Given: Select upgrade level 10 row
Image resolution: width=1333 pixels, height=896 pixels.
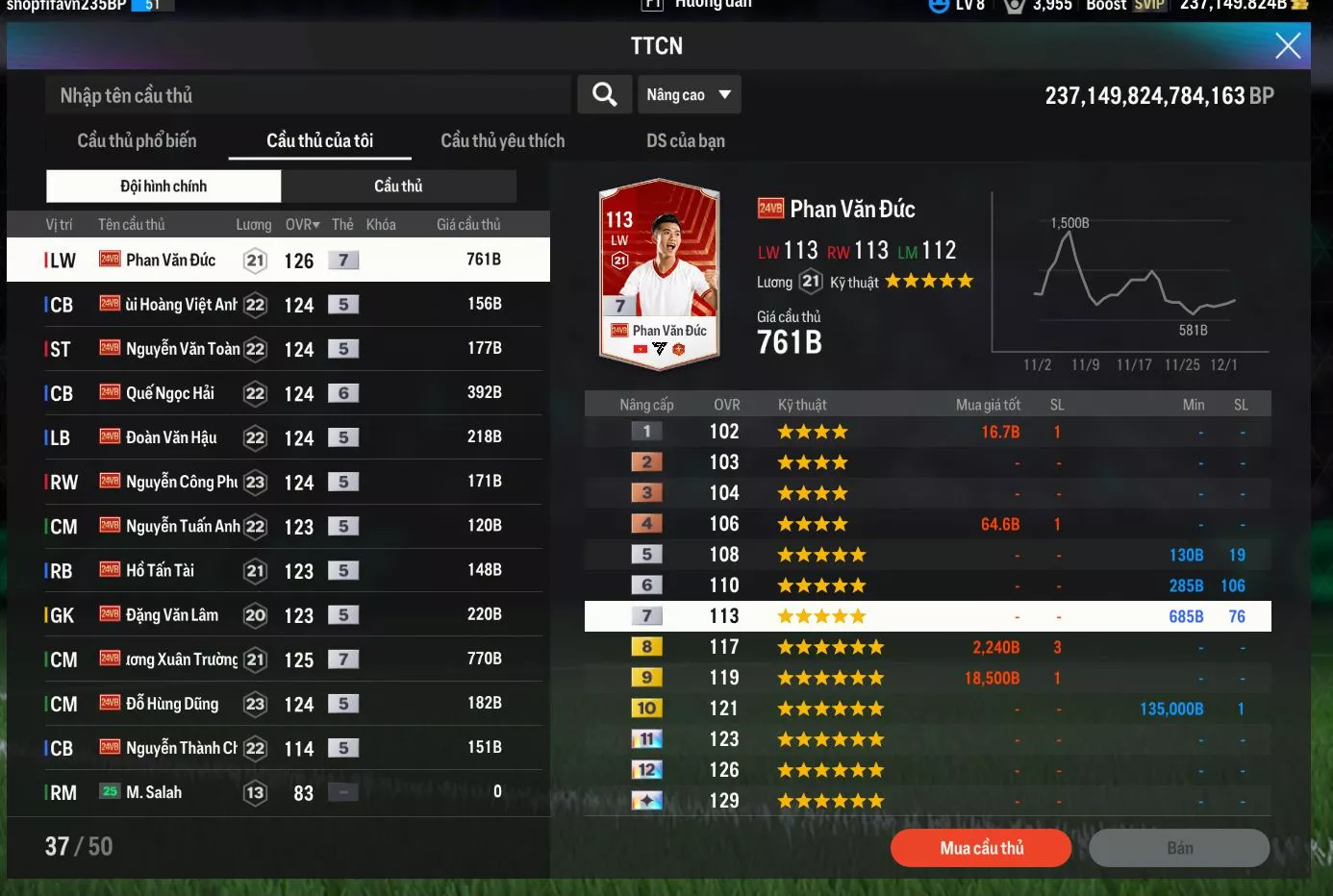Looking at the screenshot, I should click(x=927, y=709).
